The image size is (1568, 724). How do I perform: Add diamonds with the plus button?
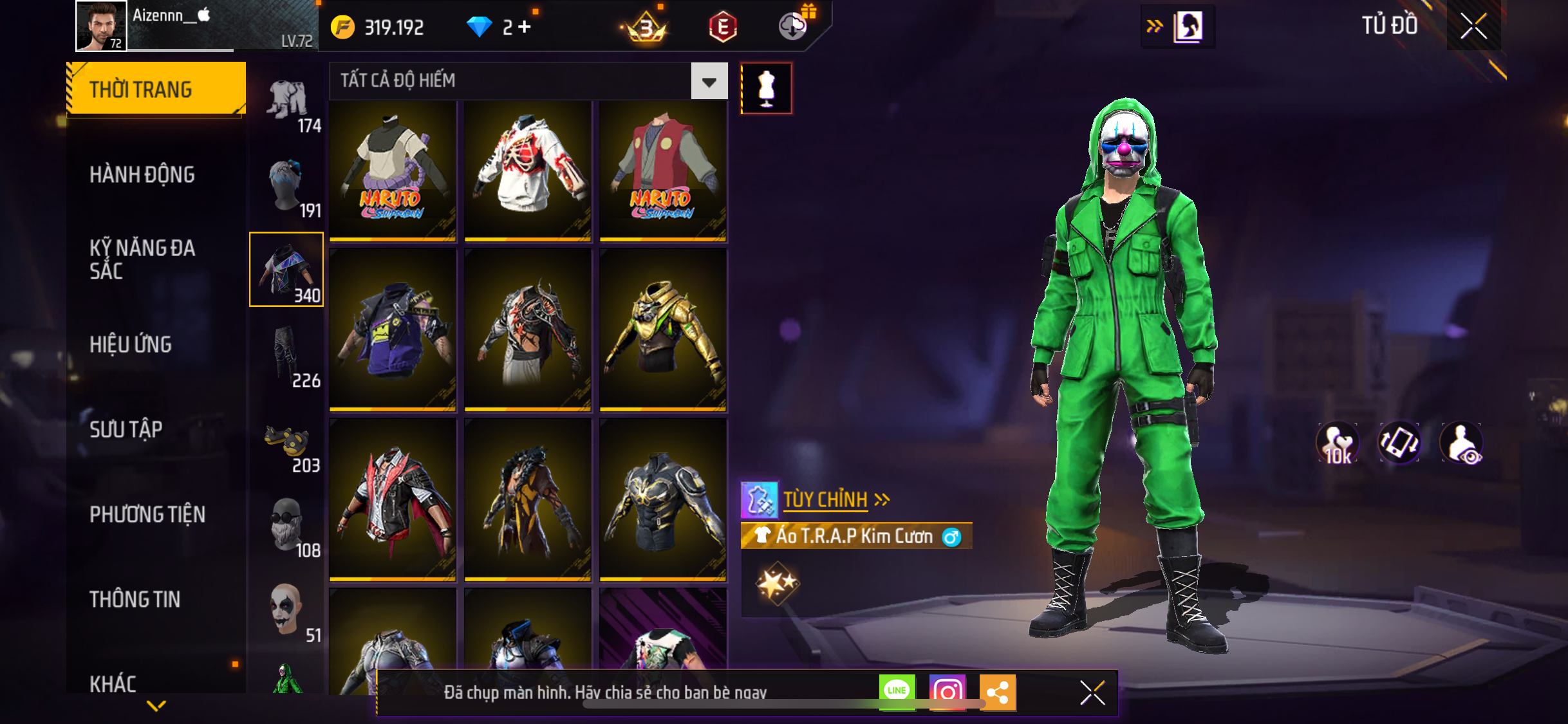click(525, 26)
